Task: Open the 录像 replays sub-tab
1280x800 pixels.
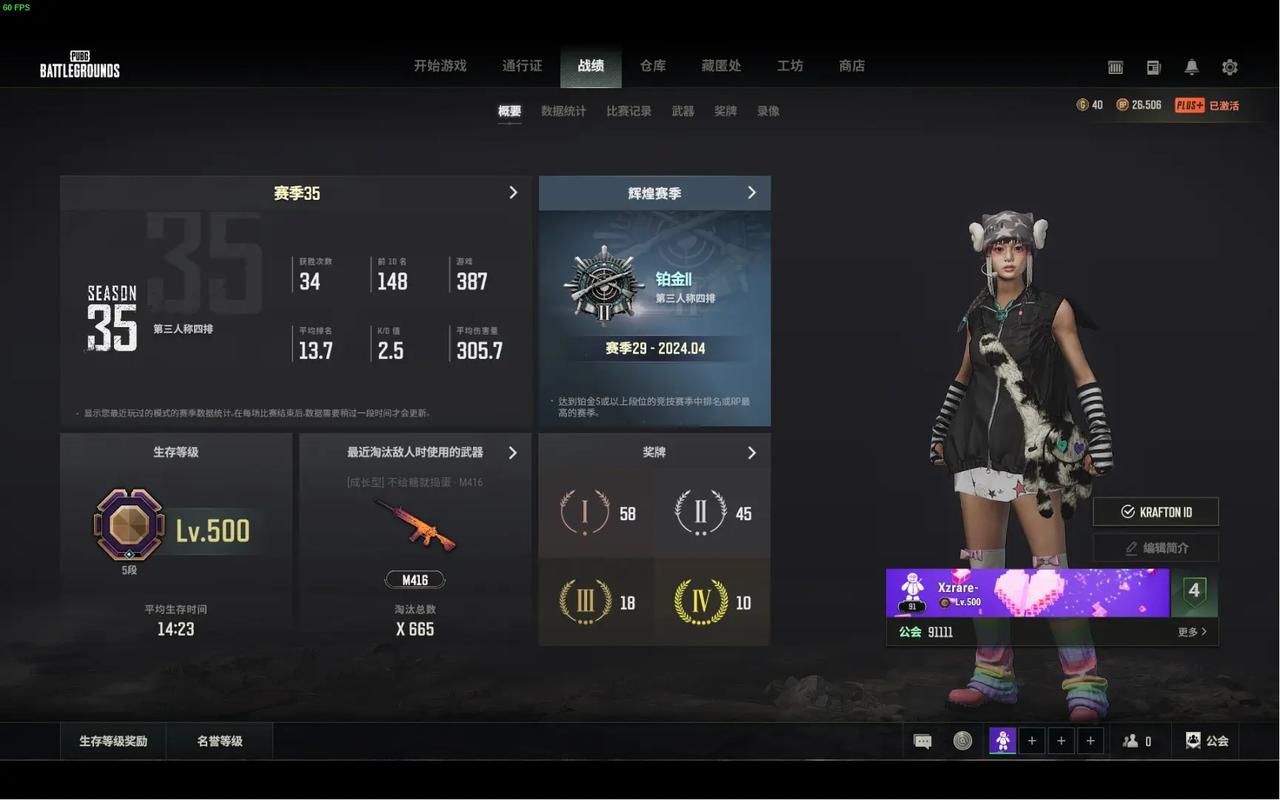Action: (768, 111)
